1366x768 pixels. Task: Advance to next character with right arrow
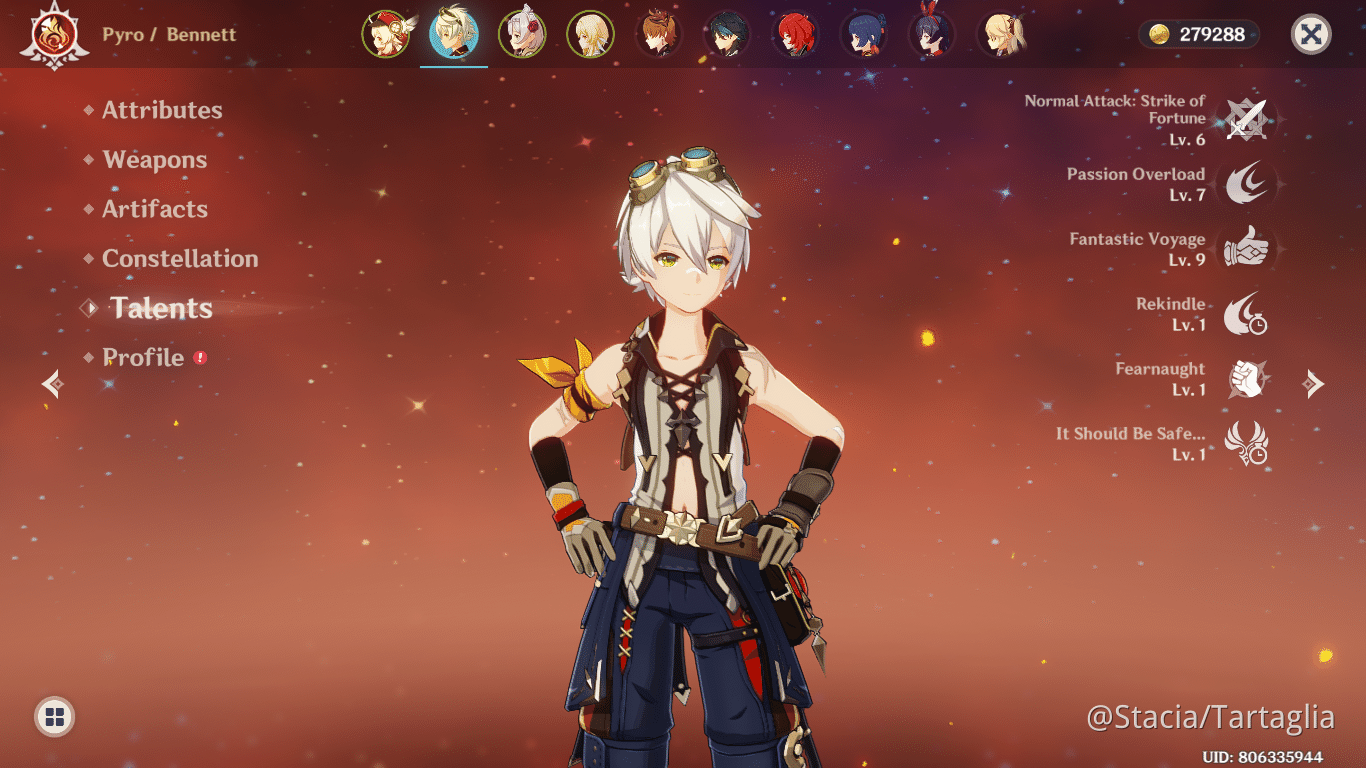1314,384
